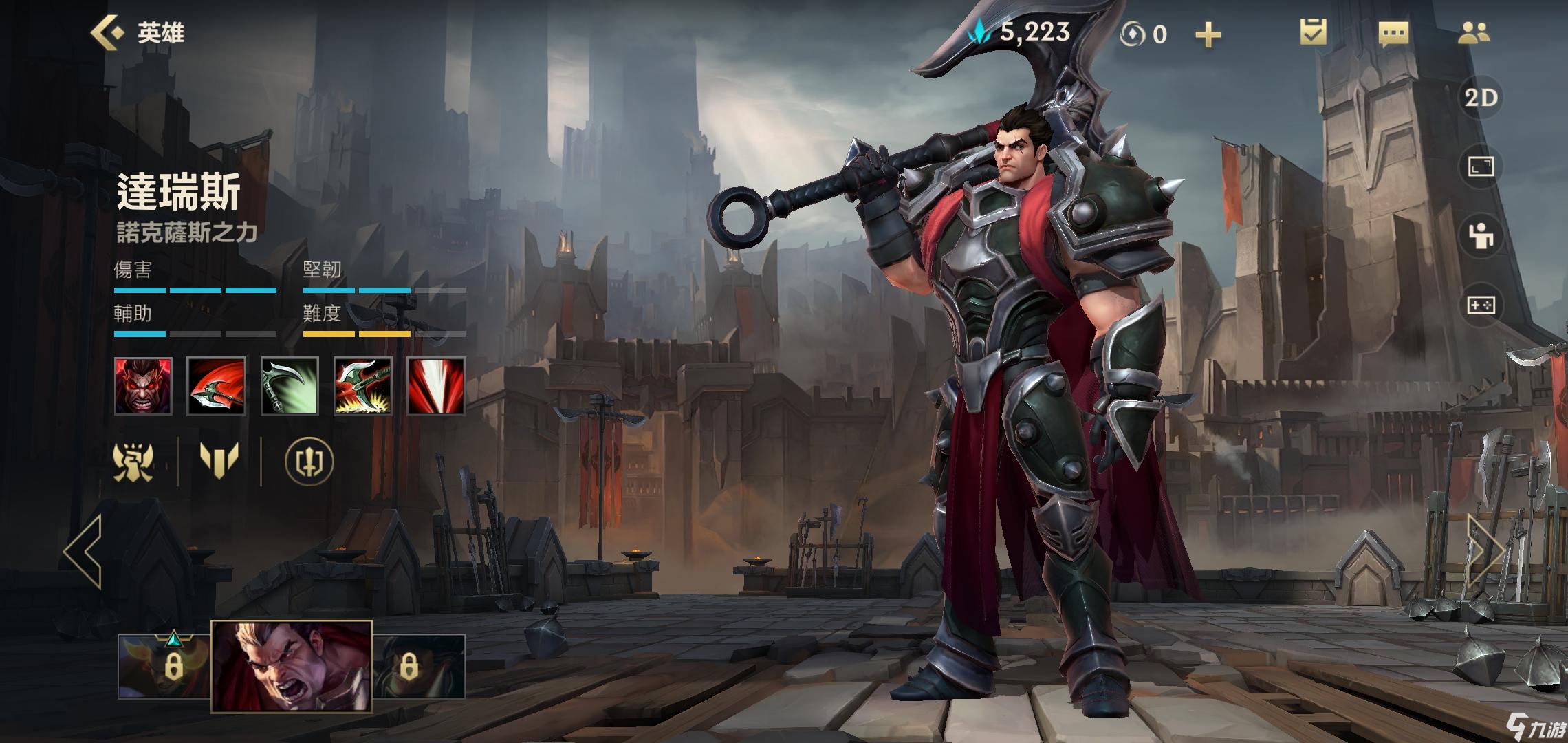Select the red guillotine ultimate ability
This screenshot has height=743, width=1568.
point(436,386)
